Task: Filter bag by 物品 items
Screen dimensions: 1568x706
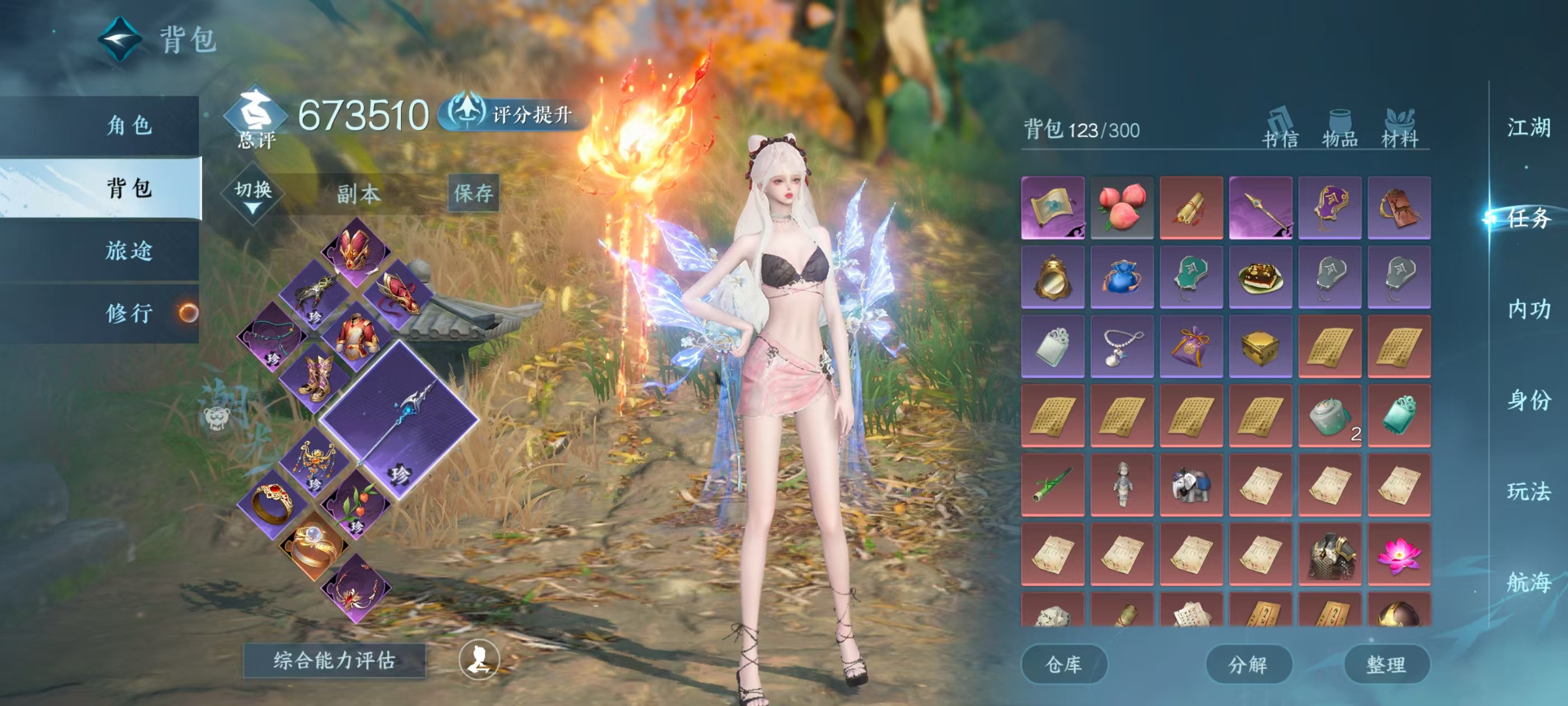Action: coord(1340,129)
